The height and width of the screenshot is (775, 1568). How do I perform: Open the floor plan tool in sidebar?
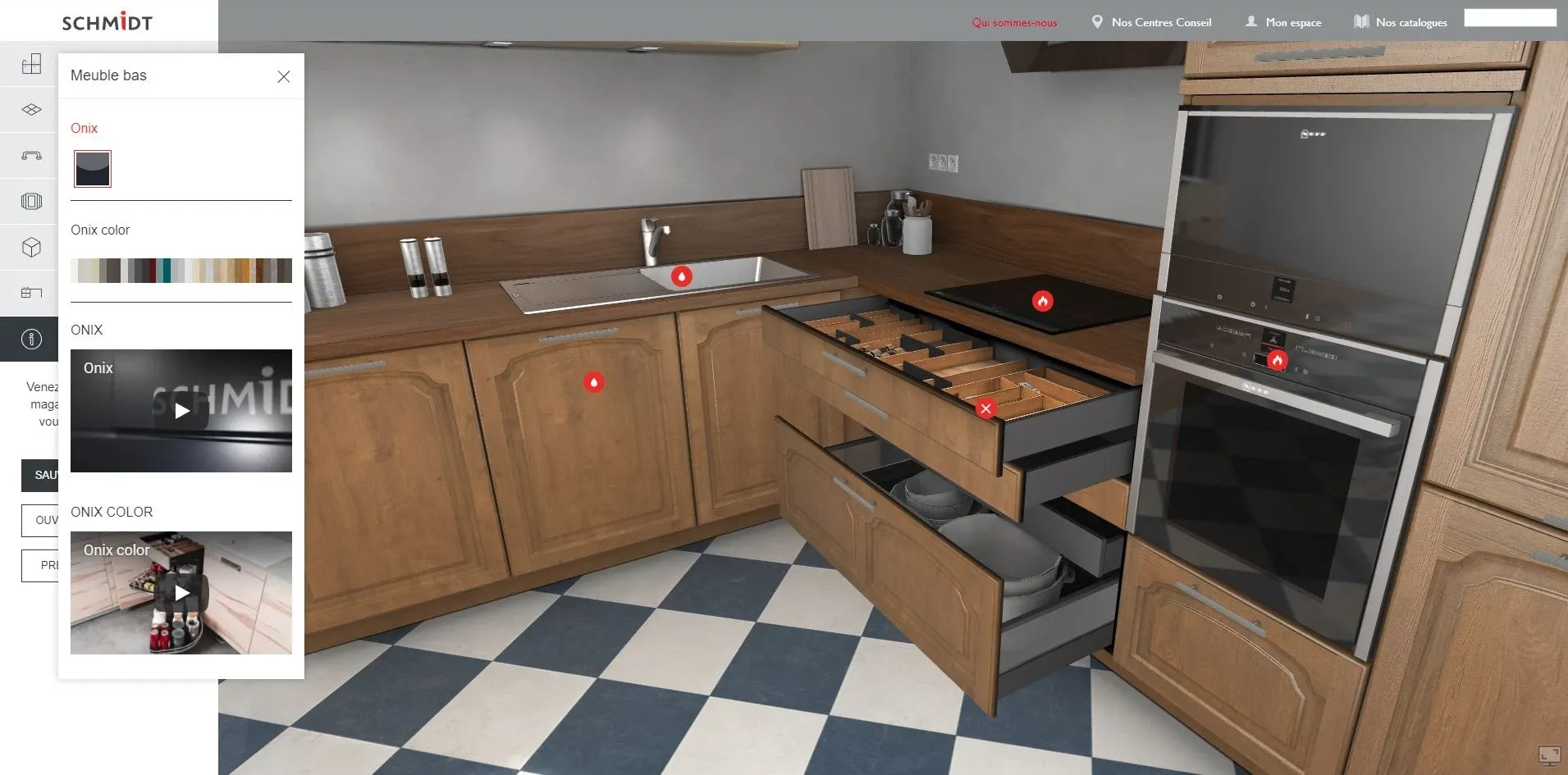click(x=30, y=63)
